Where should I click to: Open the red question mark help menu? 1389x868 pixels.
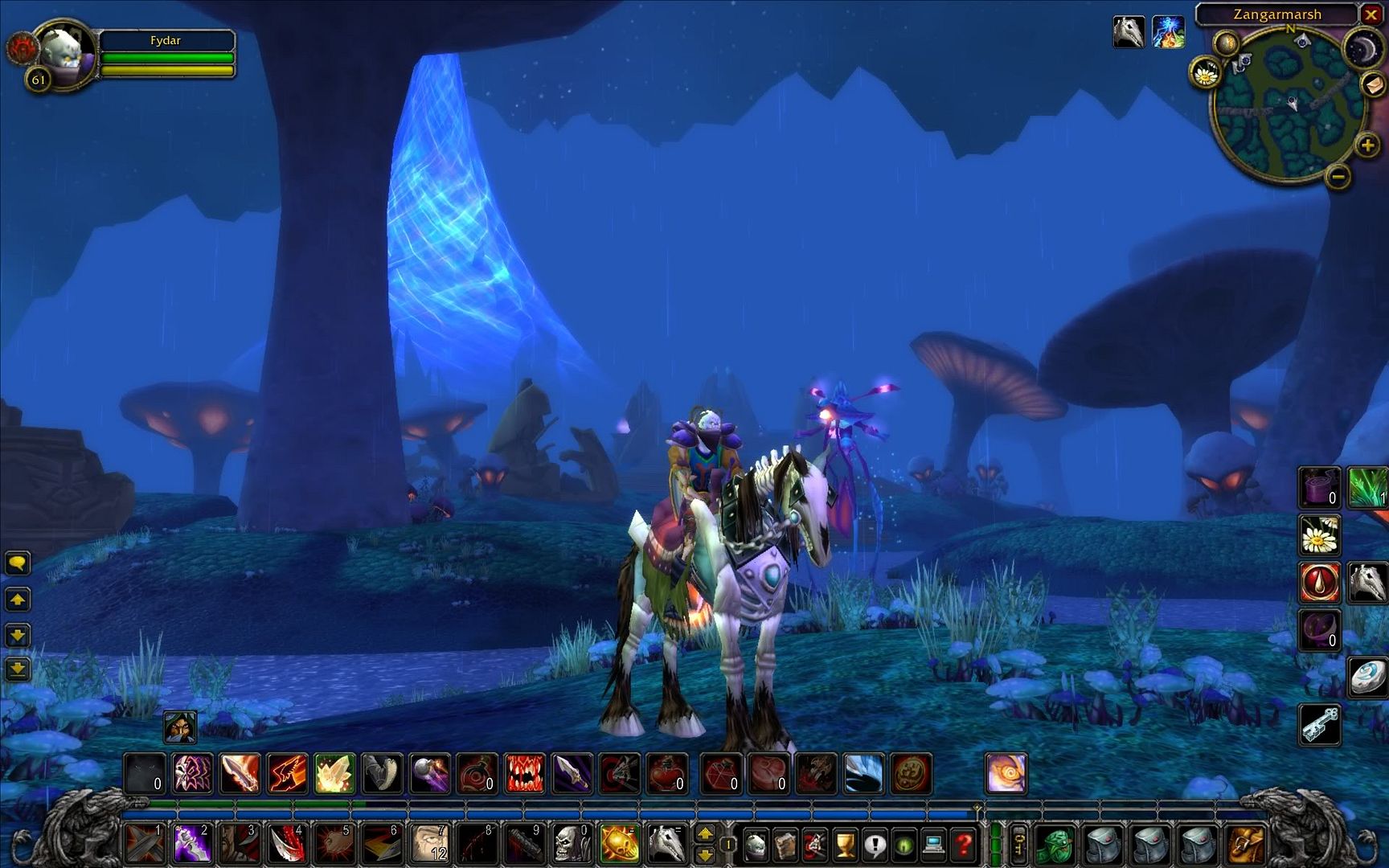tap(963, 845)
